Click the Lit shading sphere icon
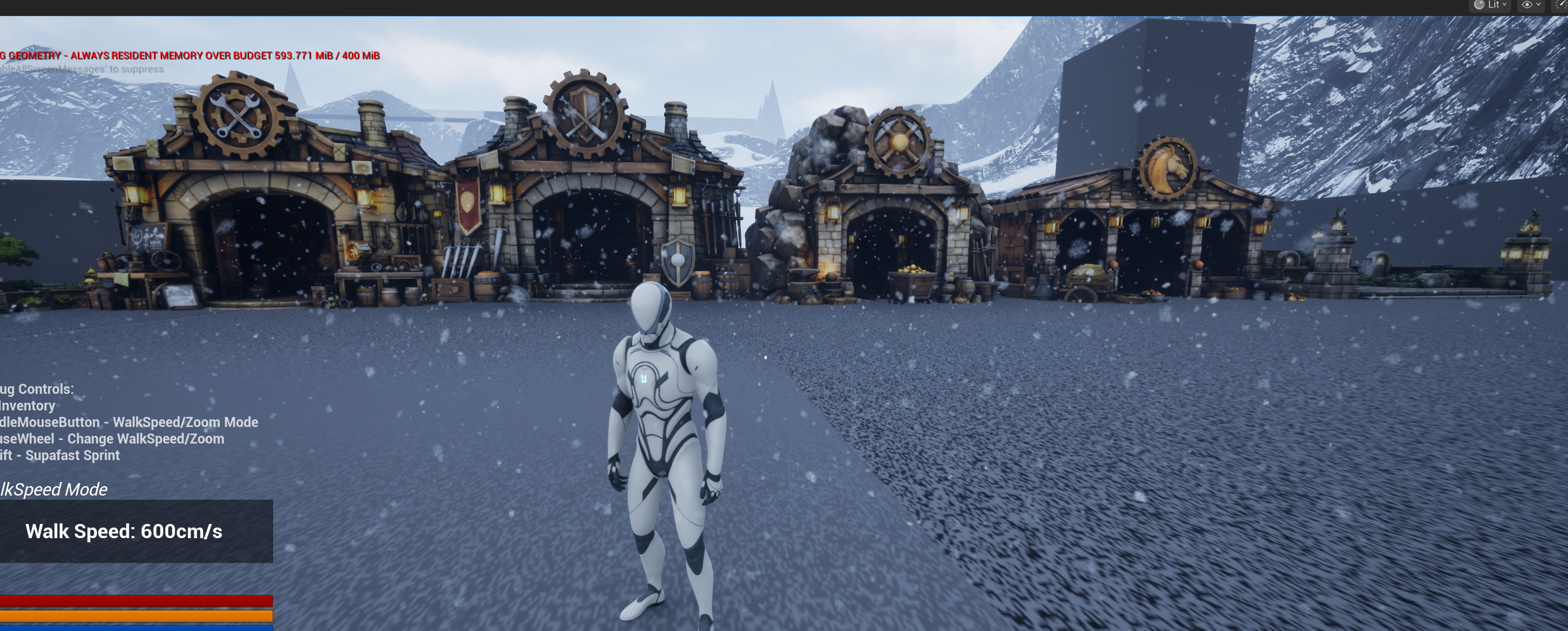This screenshot has width=1568, height=631. (1479, 5)
